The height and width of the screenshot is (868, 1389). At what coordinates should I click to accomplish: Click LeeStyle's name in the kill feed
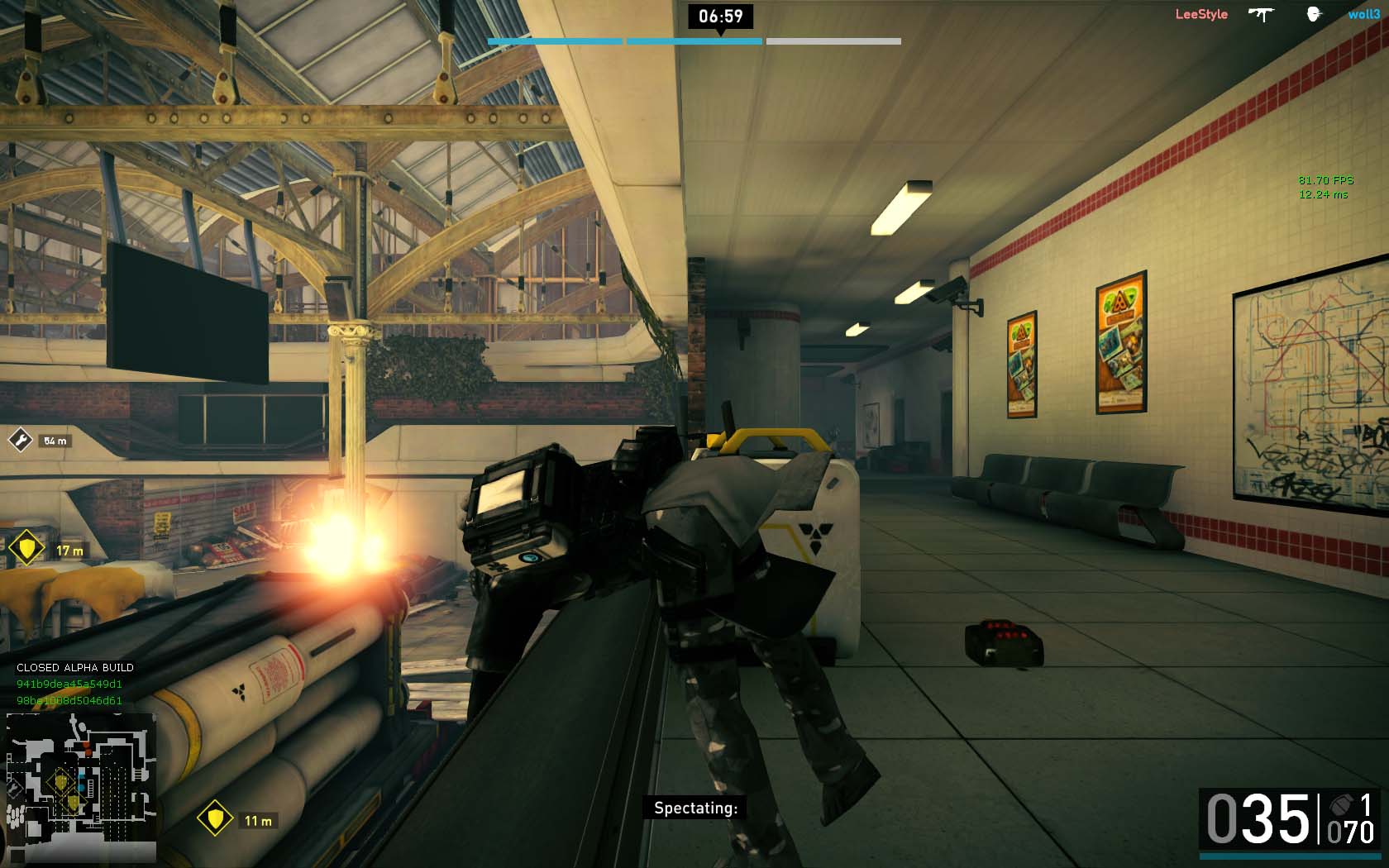[x=1201, y=14]
